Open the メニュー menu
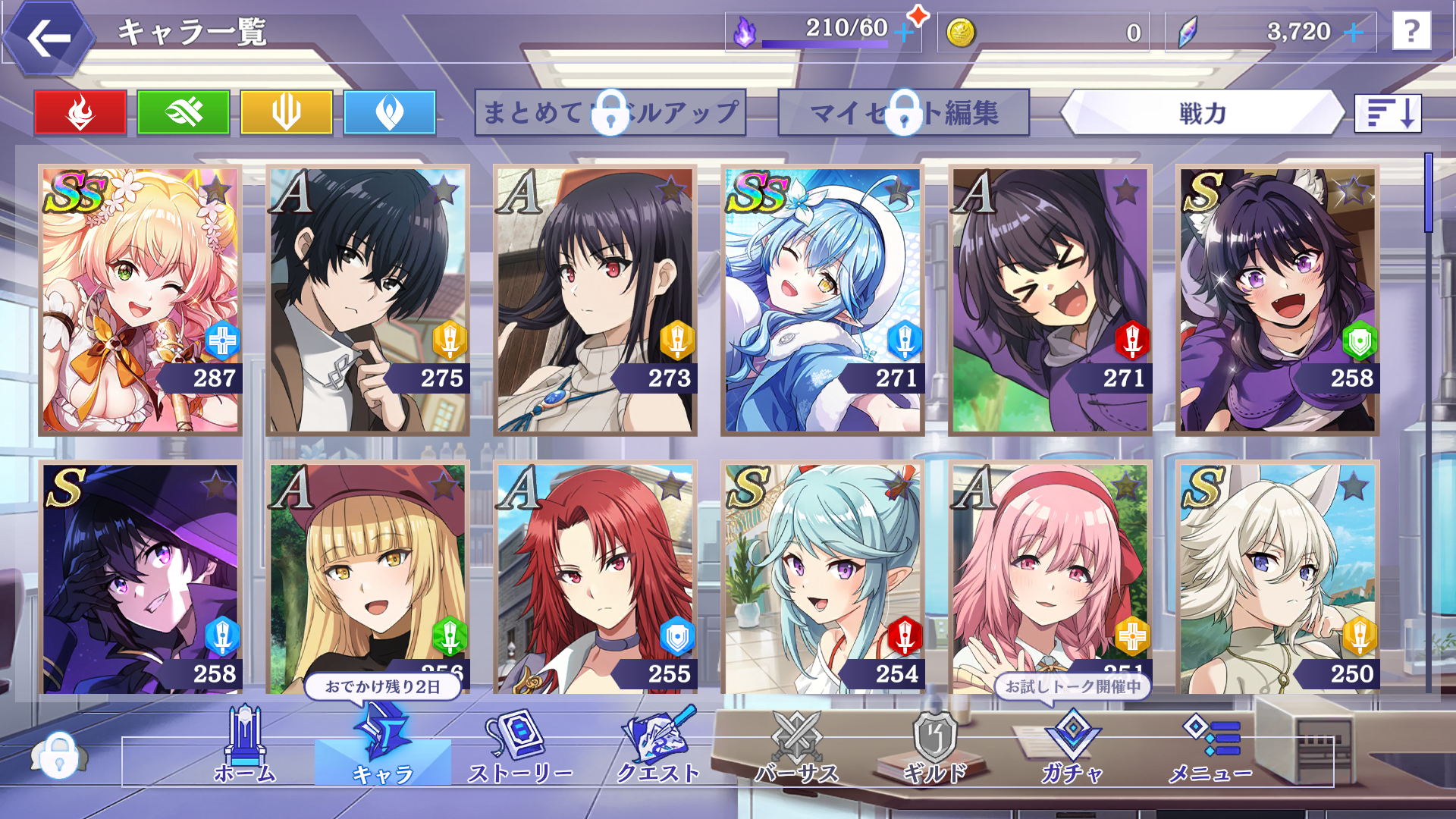Image resolution: width=1456 pixels, height=819 pixels. click(x=1210, y=747)
